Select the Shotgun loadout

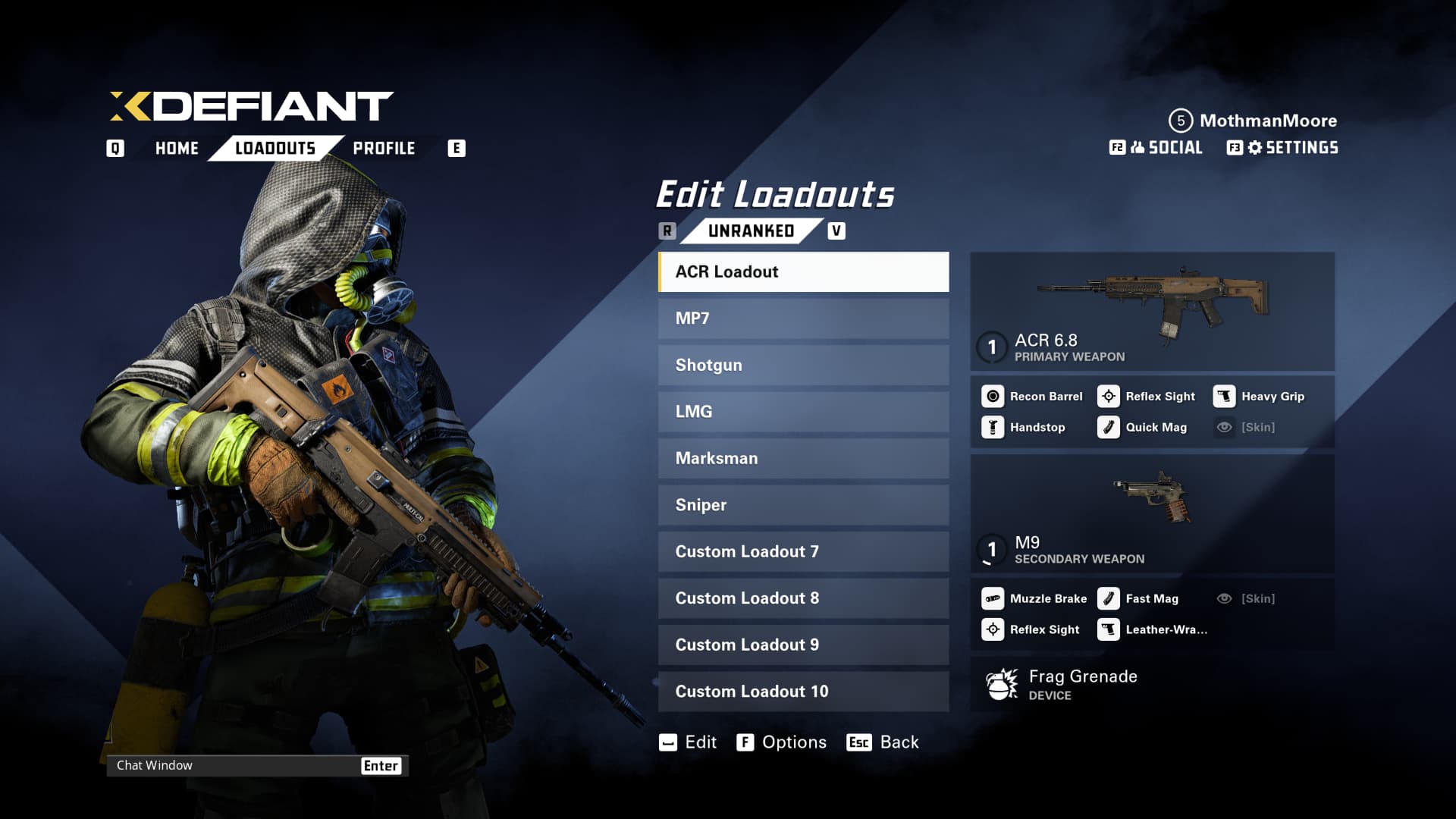tap(803, 365)
